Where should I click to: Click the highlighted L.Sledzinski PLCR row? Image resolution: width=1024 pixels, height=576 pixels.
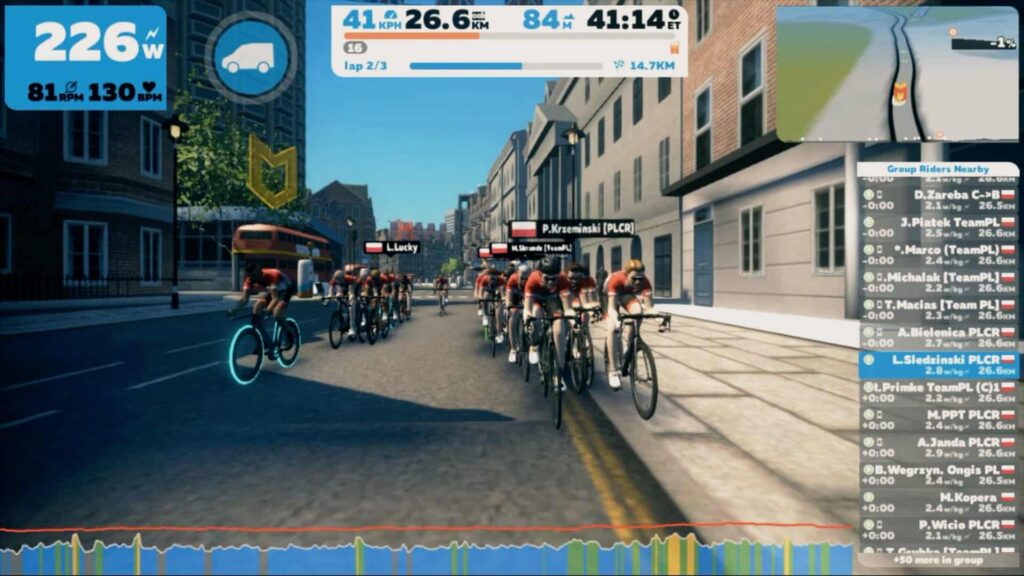(938, 365)
